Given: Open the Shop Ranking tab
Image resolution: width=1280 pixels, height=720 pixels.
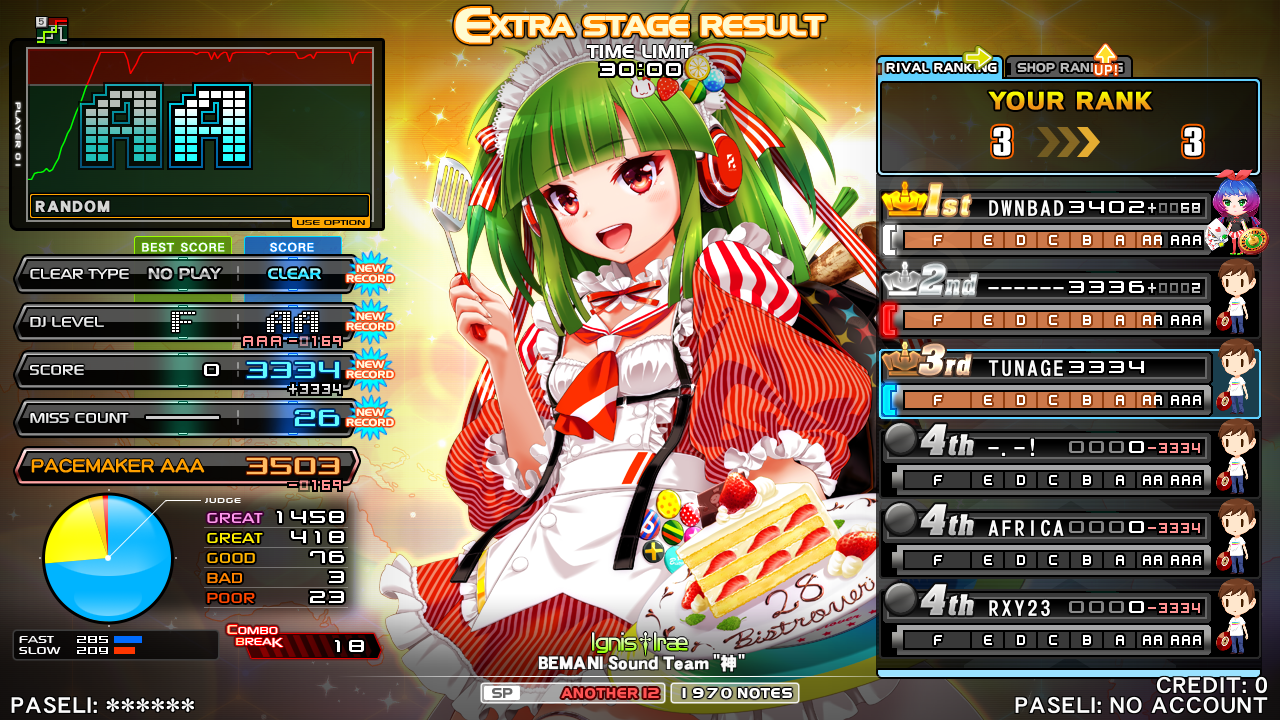Looking at the screenshot, I should pos(1066,67).
